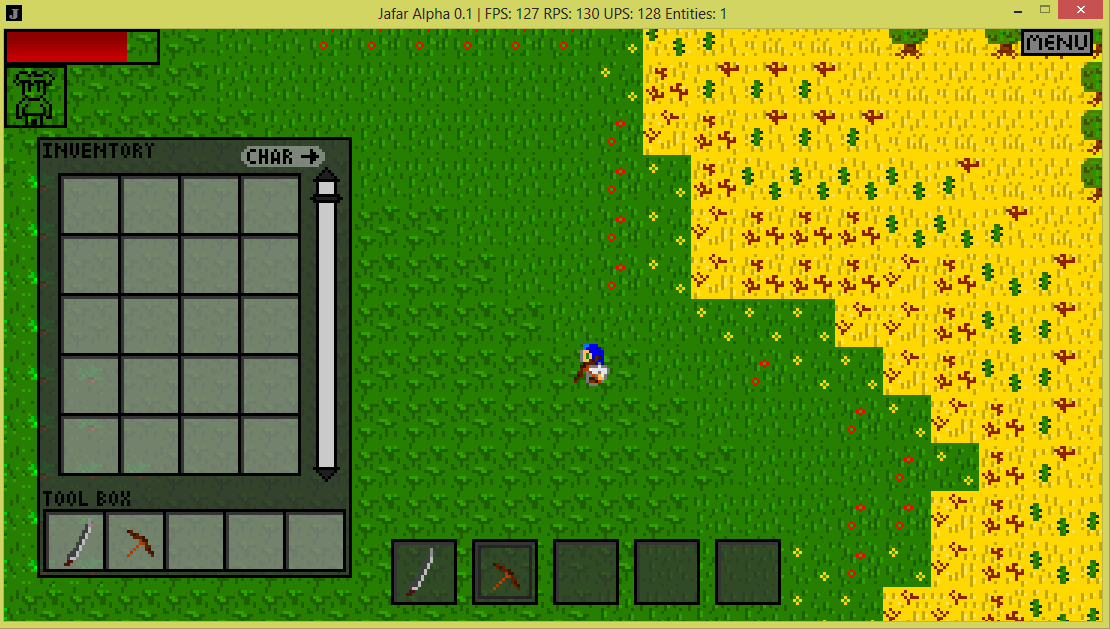Click the character portrait icon
Viewport: 1110px width, 629px height.
tap(36, 96)
